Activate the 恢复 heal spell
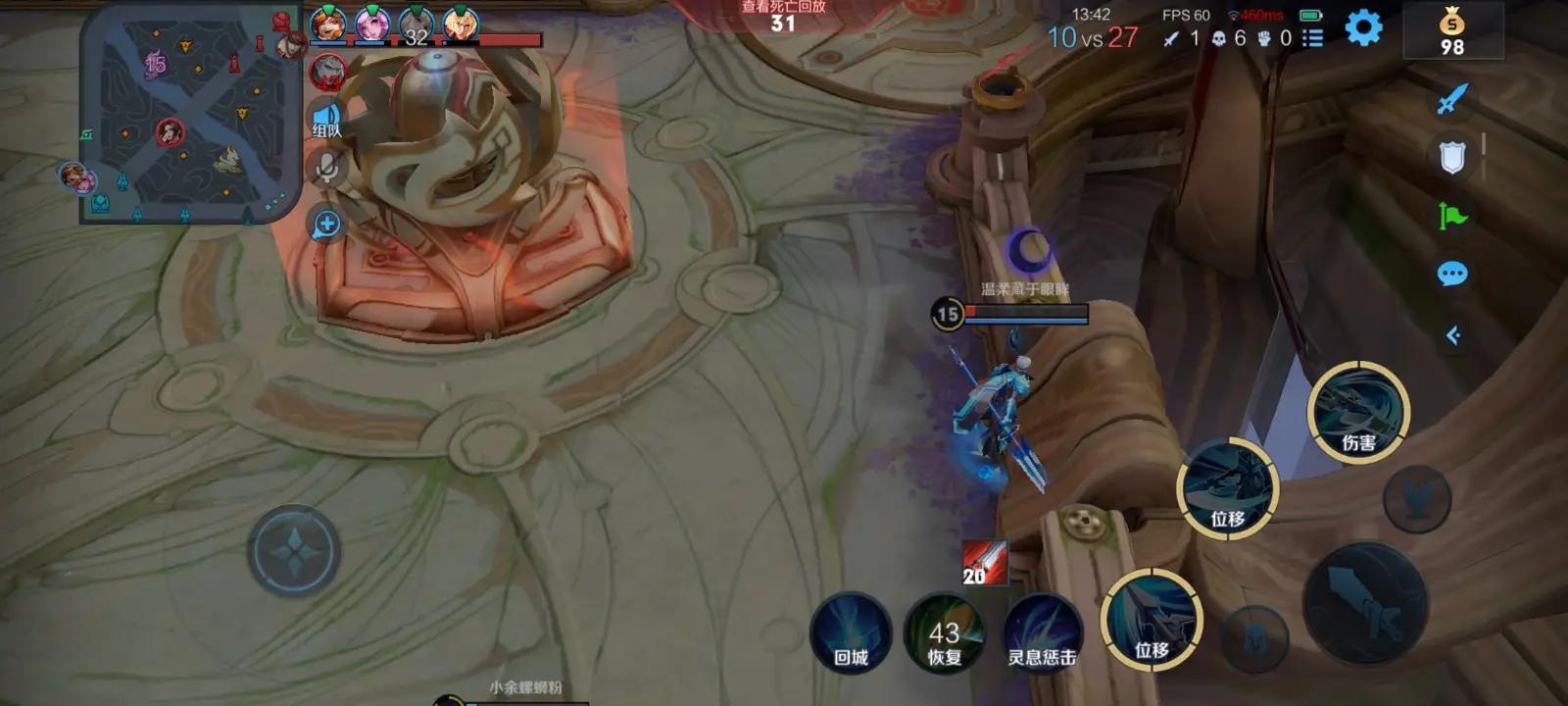This screenshot has height=706, width=1568. pyautogui.click(x=945, y=632)
